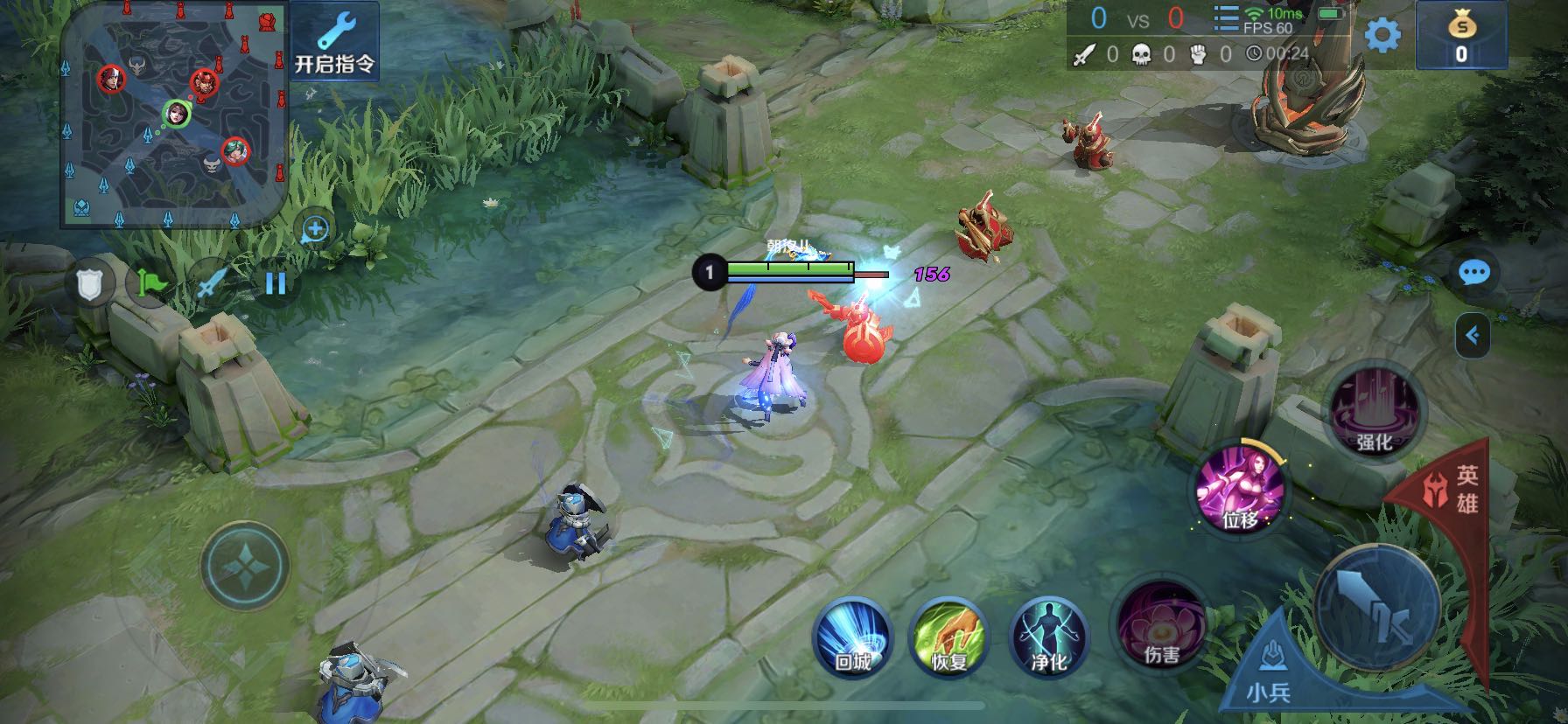Tap the green flag gather signal

click(150, 283)
